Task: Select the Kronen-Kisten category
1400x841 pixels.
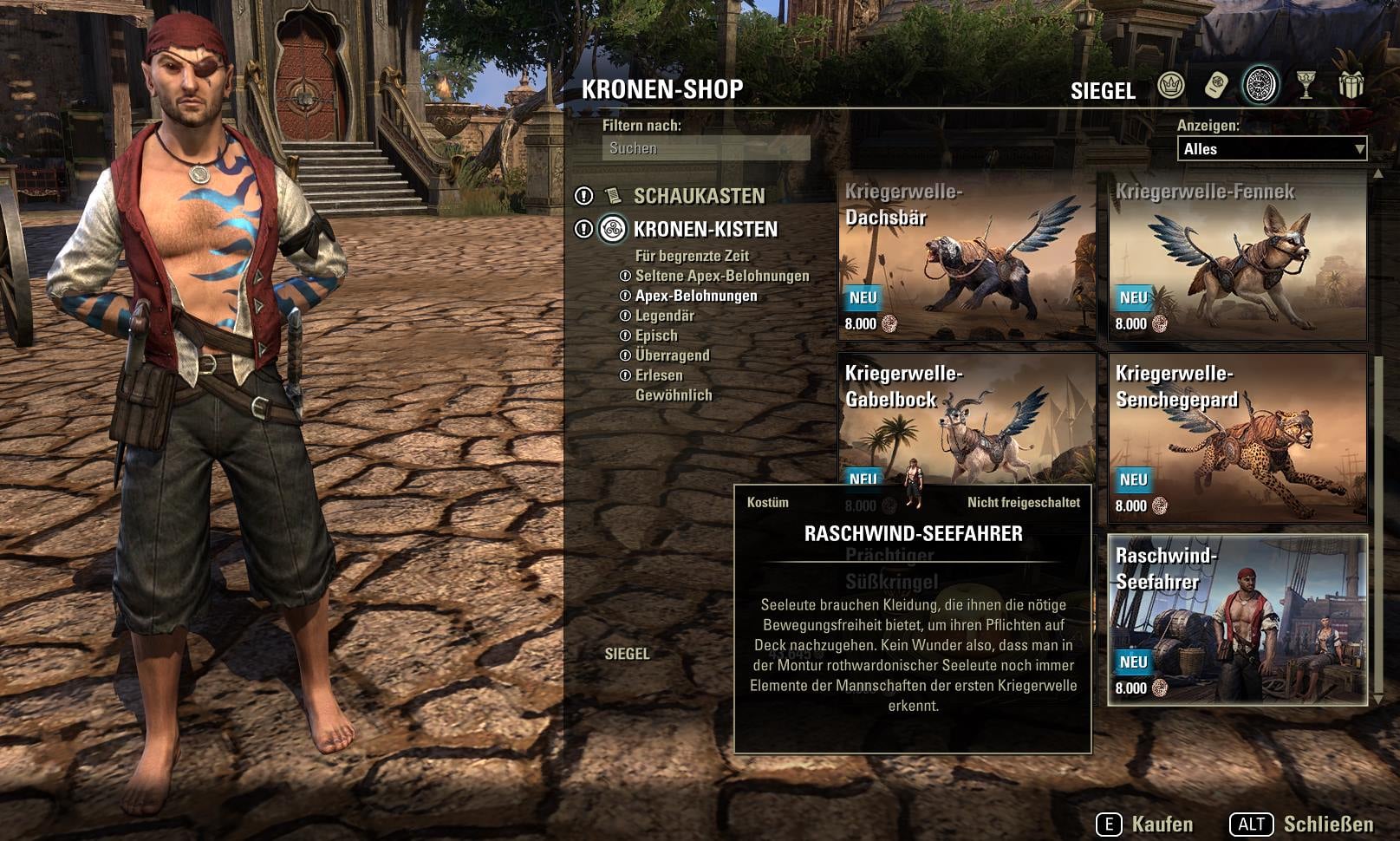Action: coord(705,229)
